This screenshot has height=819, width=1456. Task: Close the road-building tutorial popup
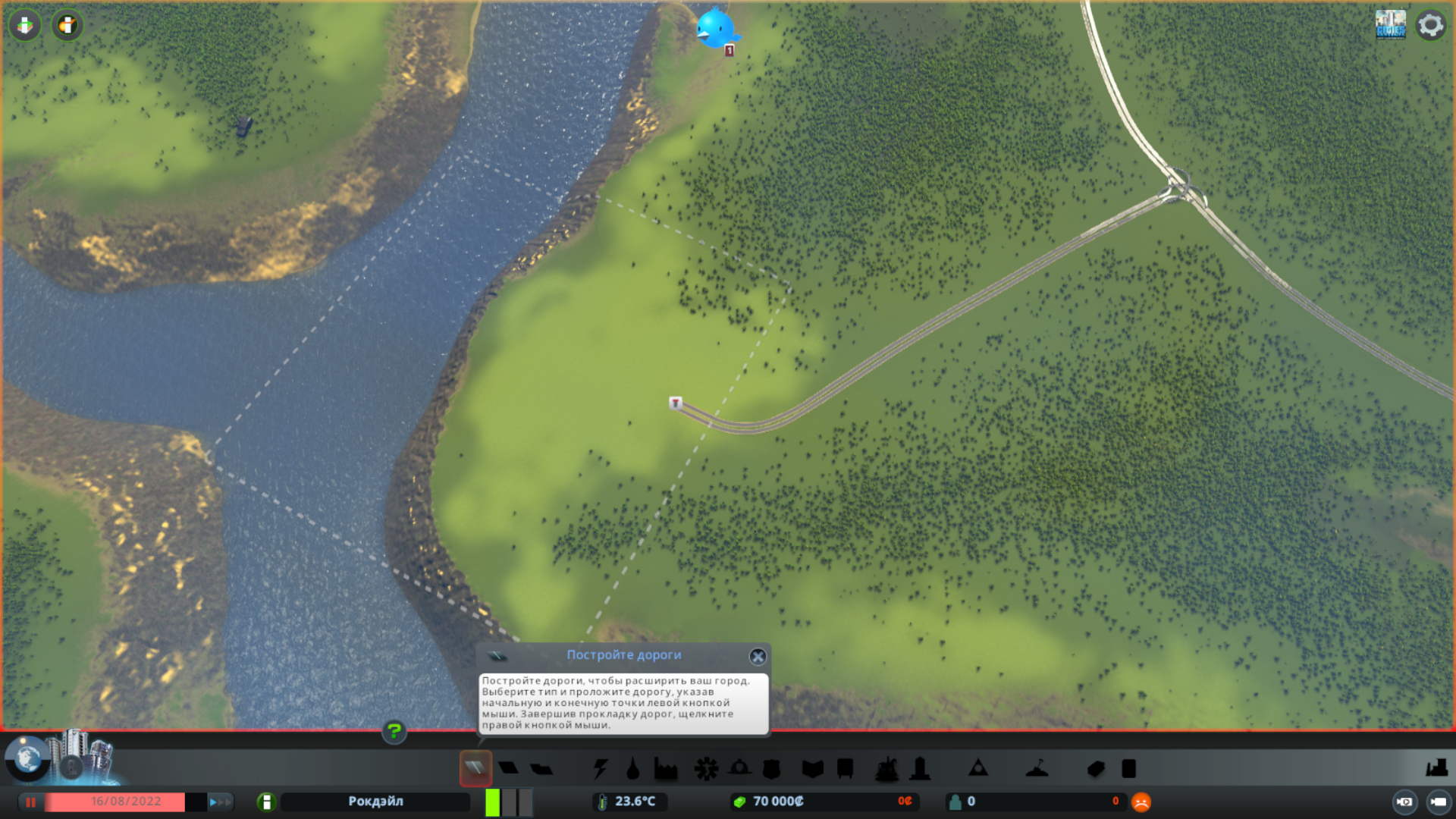(757, 657)
